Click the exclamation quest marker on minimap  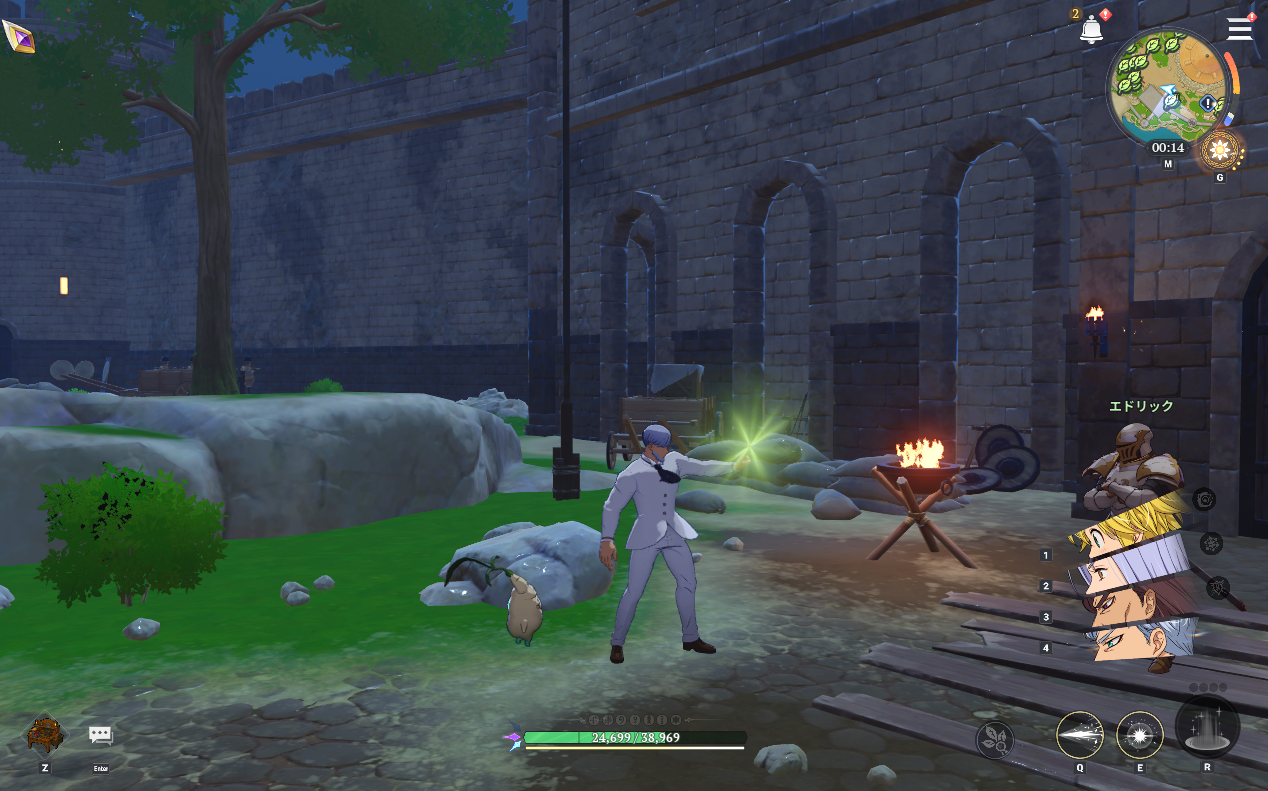tap(1209, 104)
